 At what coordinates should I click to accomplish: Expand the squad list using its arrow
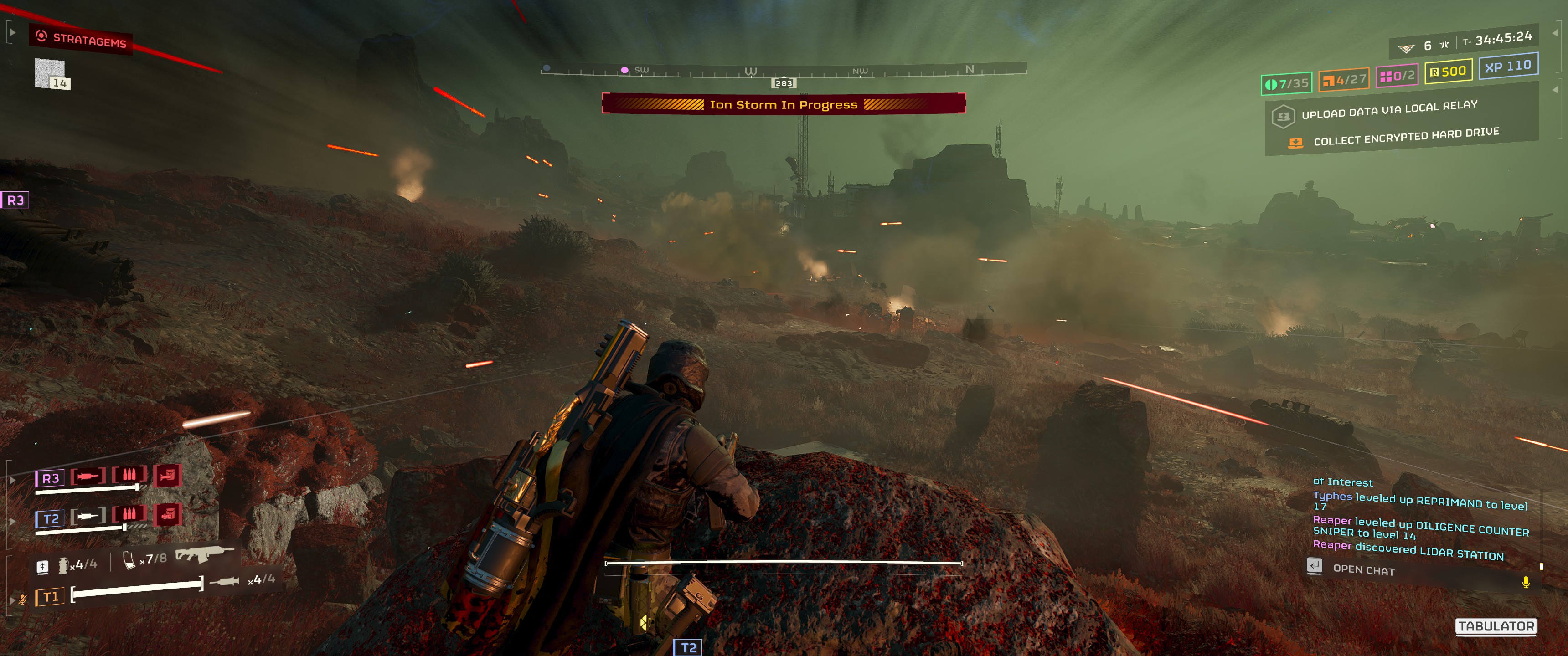pos(11,480)
